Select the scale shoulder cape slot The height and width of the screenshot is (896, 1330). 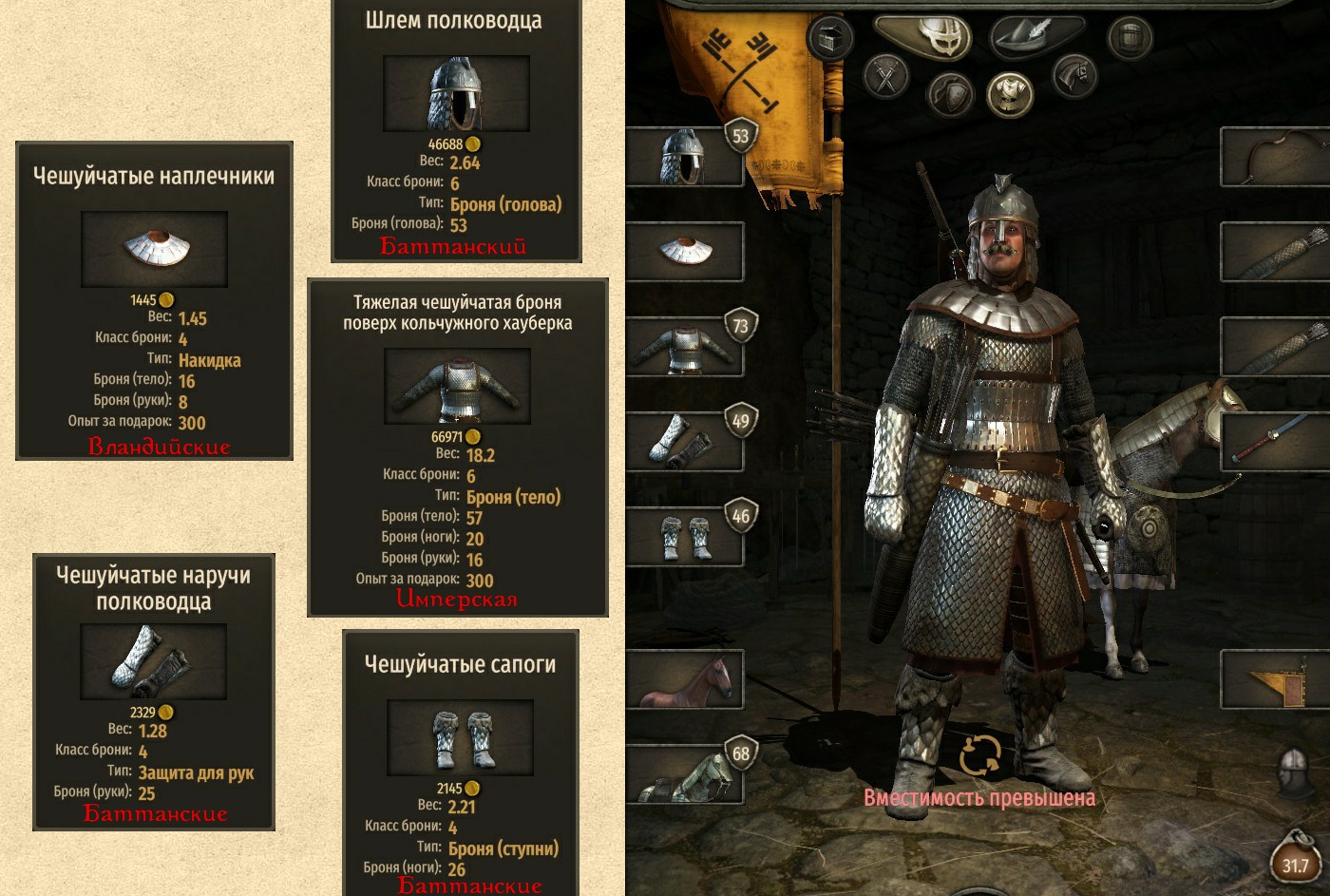click(x=684, y=251)
